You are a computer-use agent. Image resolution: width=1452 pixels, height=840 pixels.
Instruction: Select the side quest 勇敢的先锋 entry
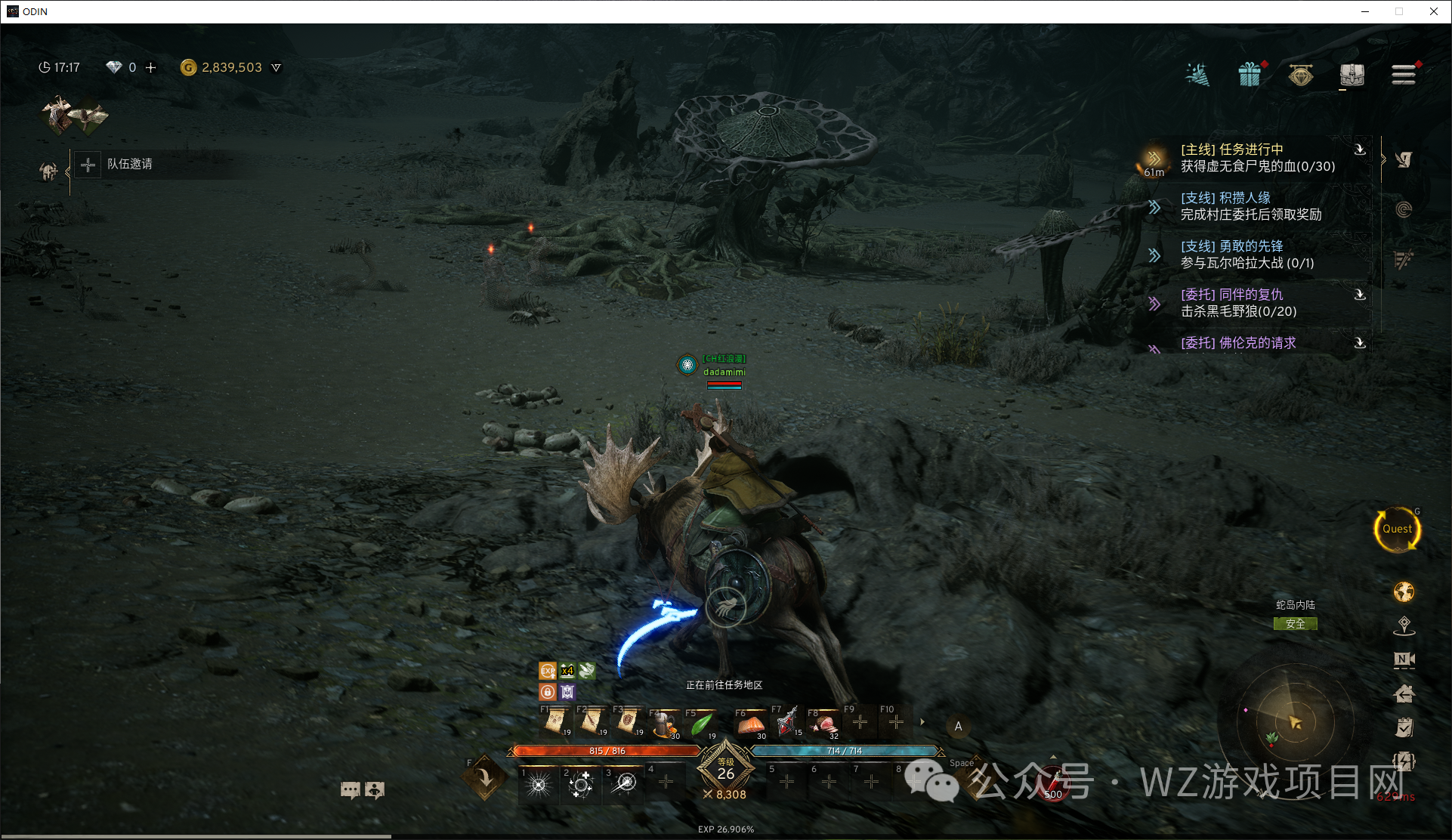pos(1247,255)
